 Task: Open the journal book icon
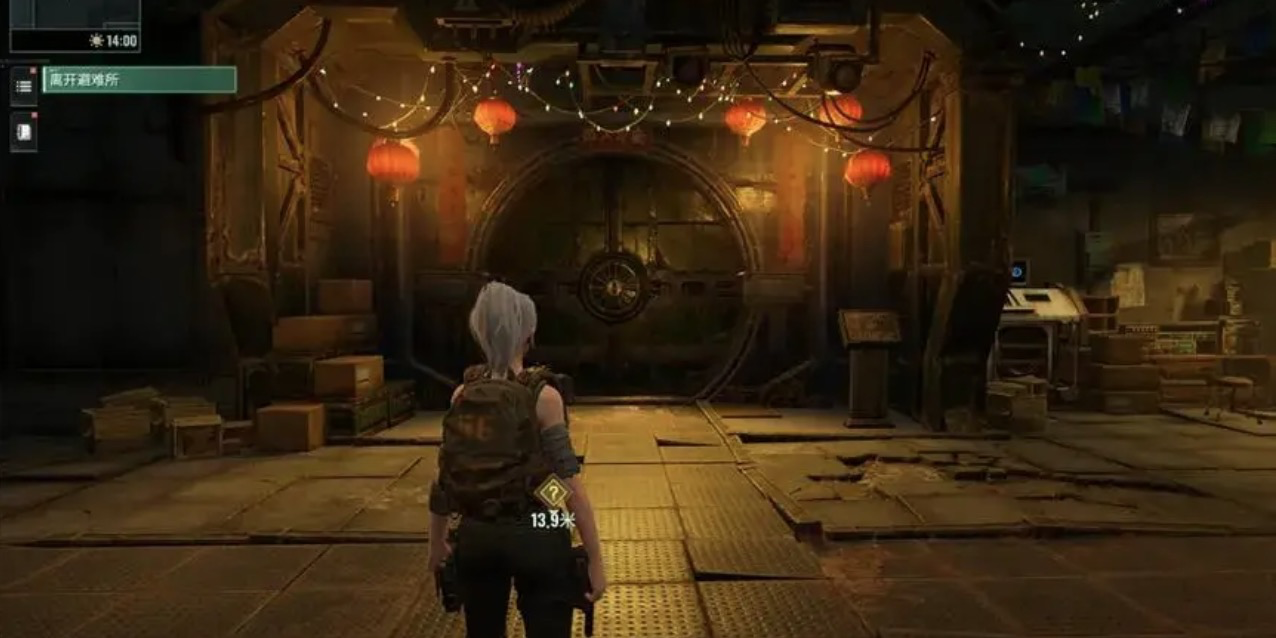click(24, 132)
